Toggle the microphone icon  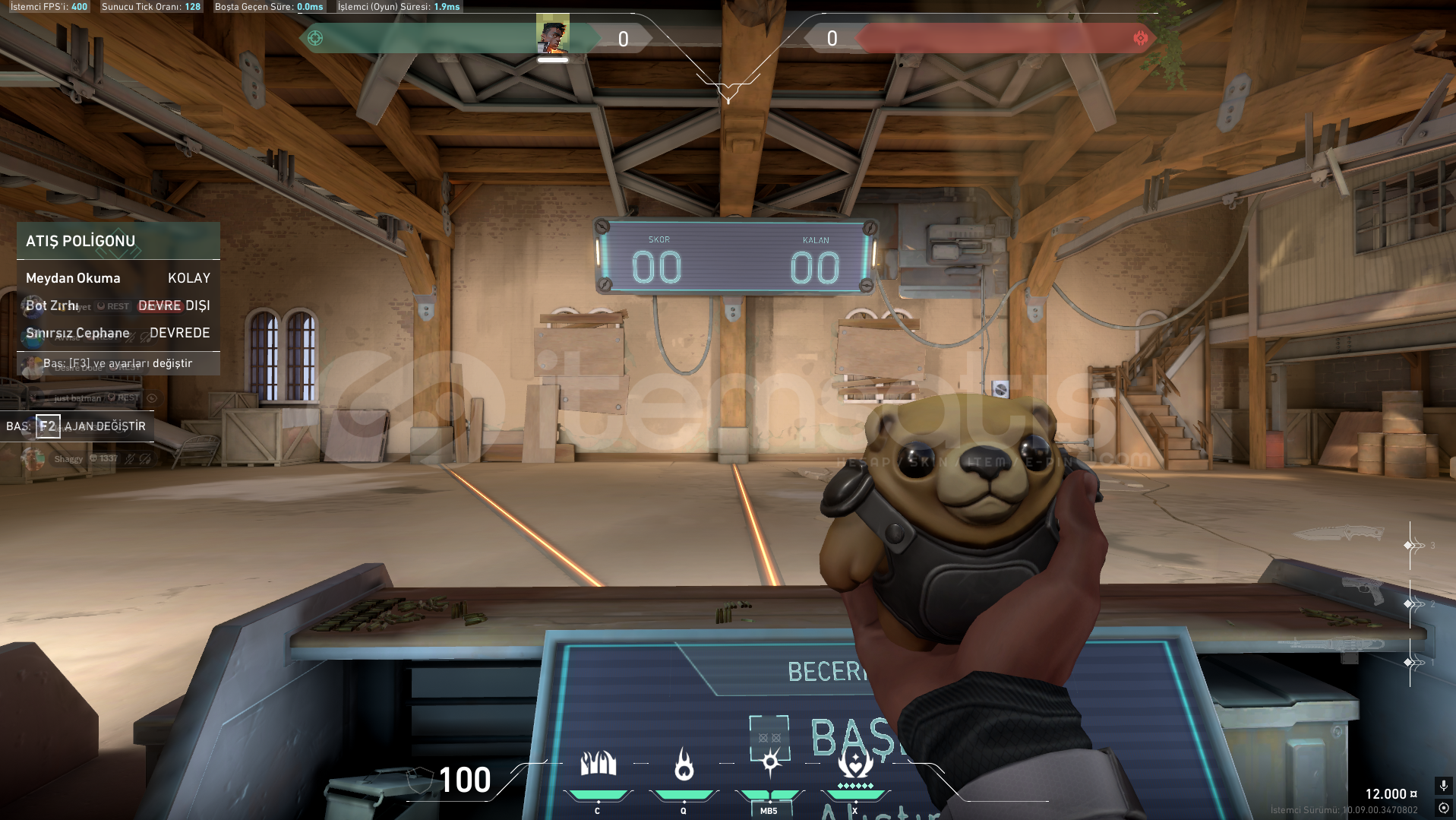coord(1443,785)
